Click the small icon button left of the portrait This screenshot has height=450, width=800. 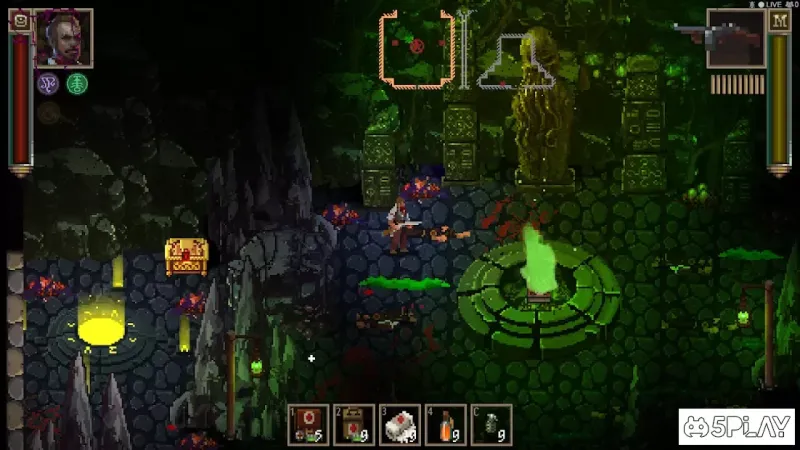tap(20, 20)
